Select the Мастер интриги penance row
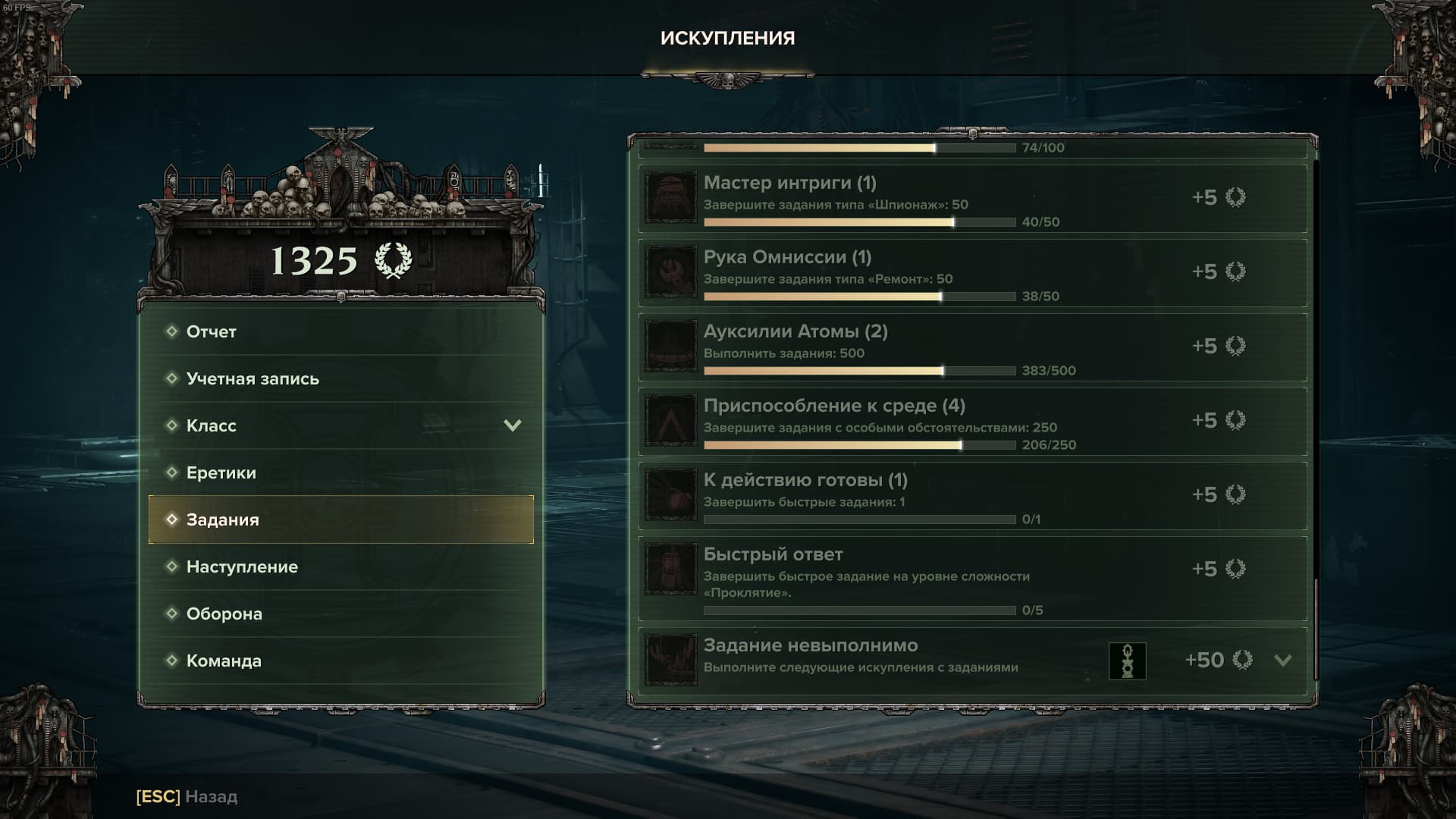Screen dimensions: 1456x819 (x=972, y=199)
